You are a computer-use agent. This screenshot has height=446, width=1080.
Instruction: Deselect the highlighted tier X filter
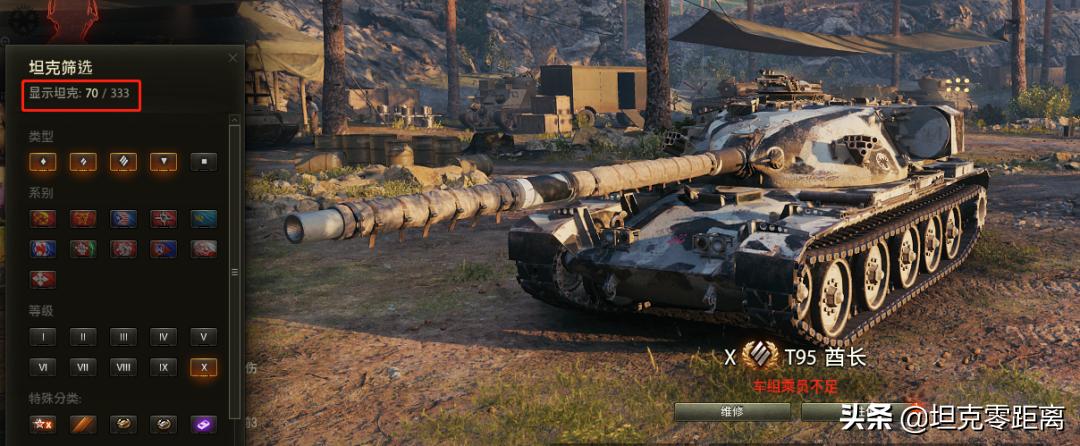203,367
